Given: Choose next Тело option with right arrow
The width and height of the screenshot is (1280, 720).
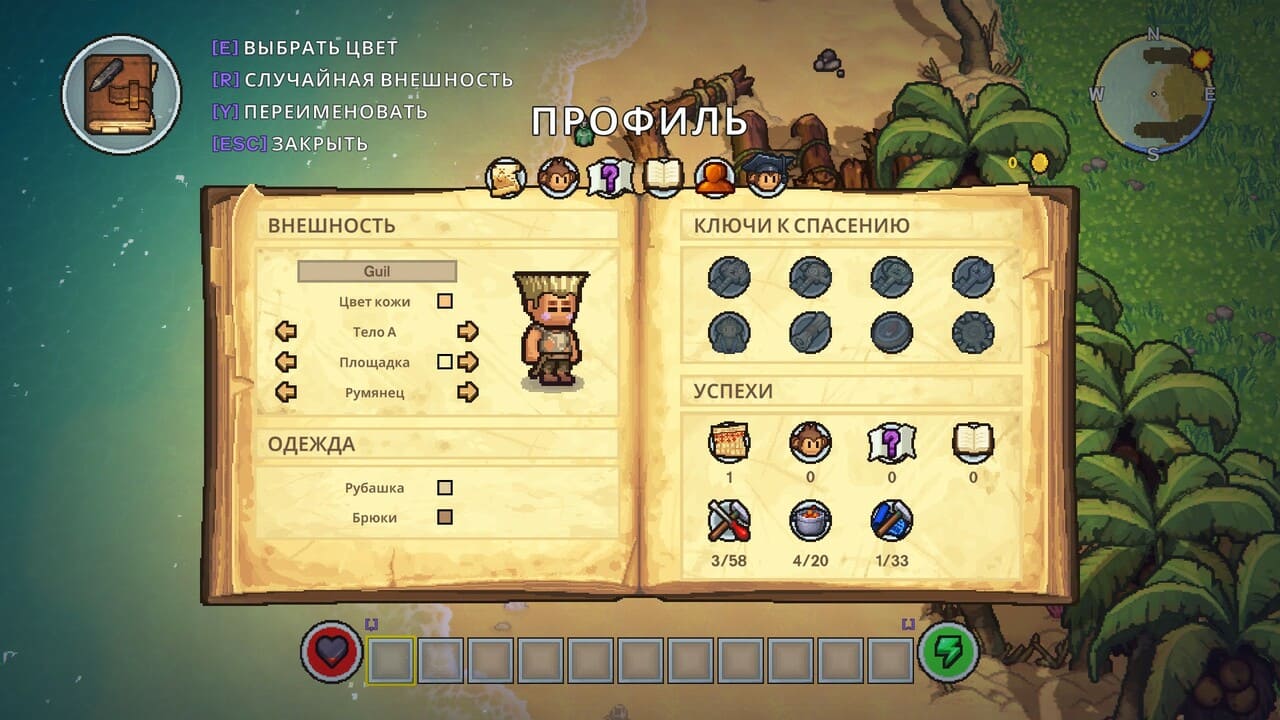Looking at the screenshot, I should pyautogui.click(x=467, y=332).
